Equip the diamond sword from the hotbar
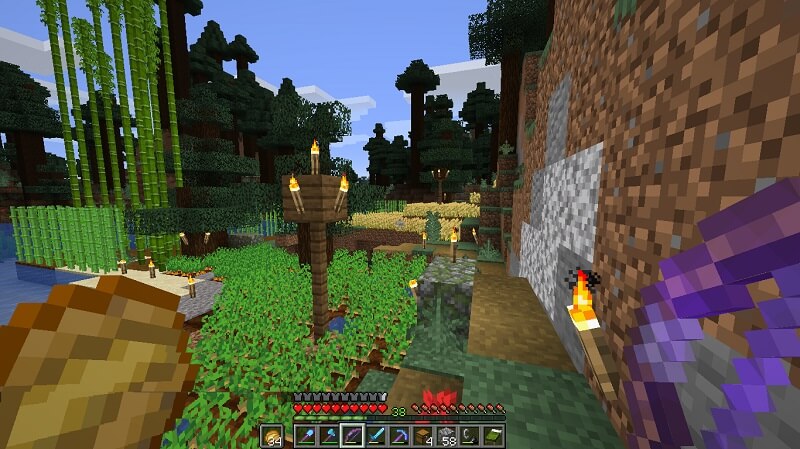Image resolution: width=800 pixels, height=449 pixels. 376,436
